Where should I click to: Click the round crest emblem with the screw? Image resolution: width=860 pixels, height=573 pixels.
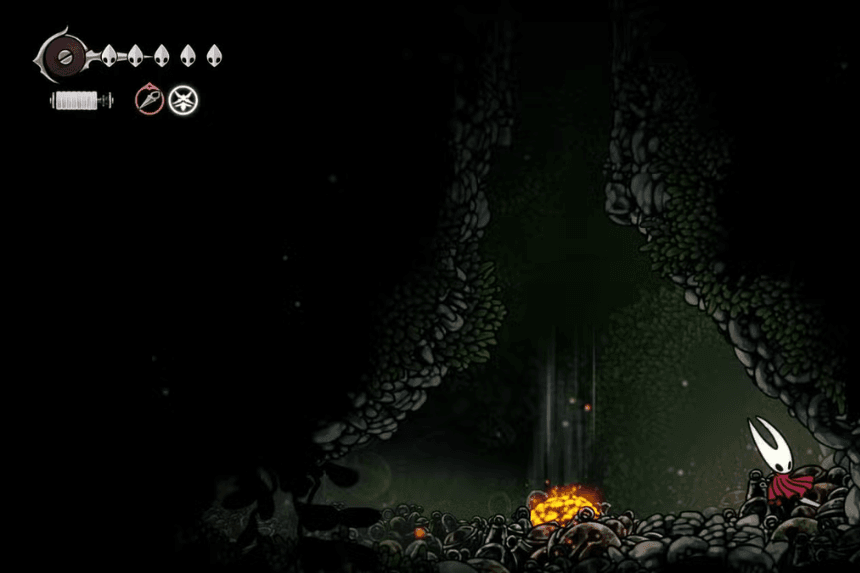63,54
